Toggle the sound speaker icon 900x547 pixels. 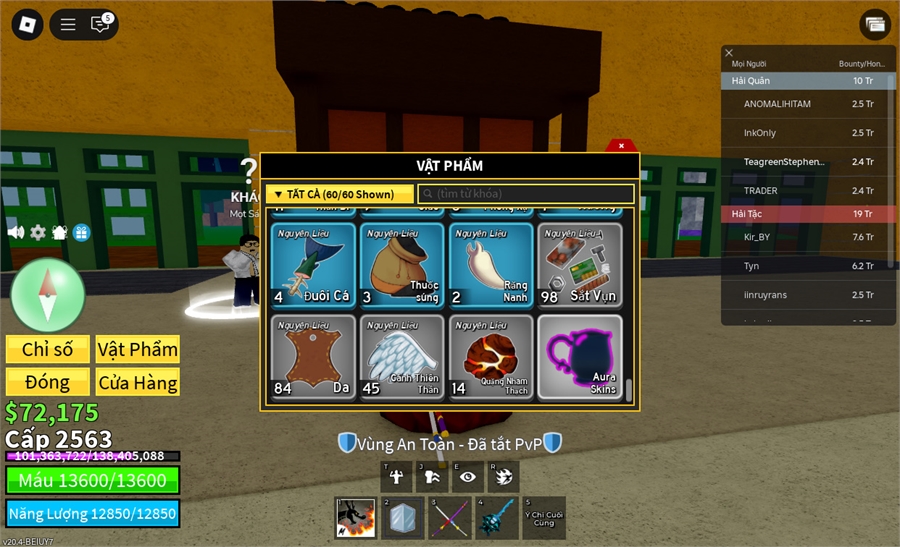(16, 232)
